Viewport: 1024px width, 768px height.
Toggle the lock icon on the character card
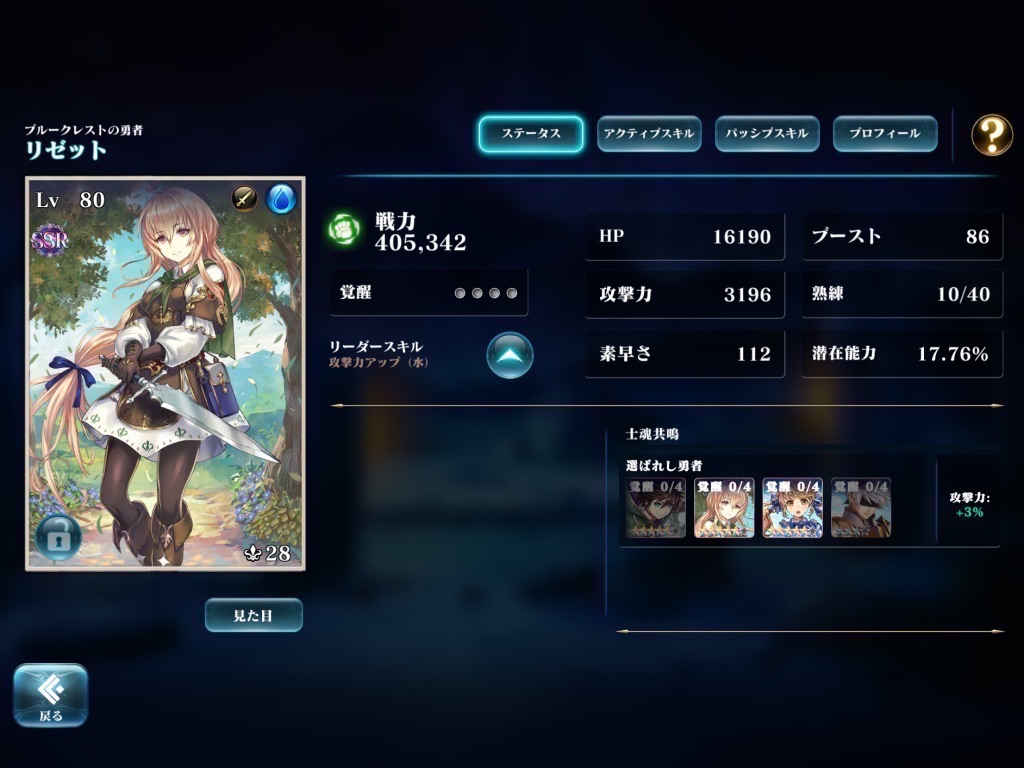[58, 538]
